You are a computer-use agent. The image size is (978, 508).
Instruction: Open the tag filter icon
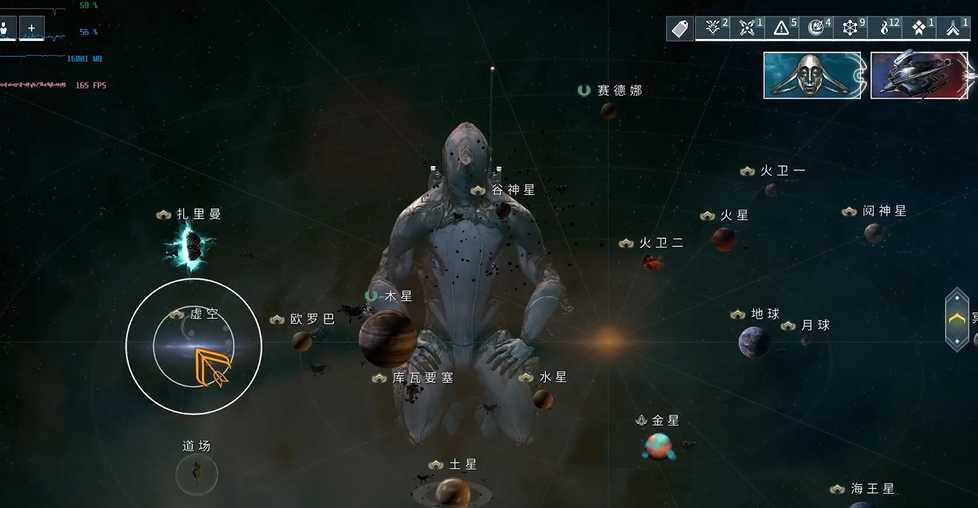pyautogui.click(x=681, y=28)
